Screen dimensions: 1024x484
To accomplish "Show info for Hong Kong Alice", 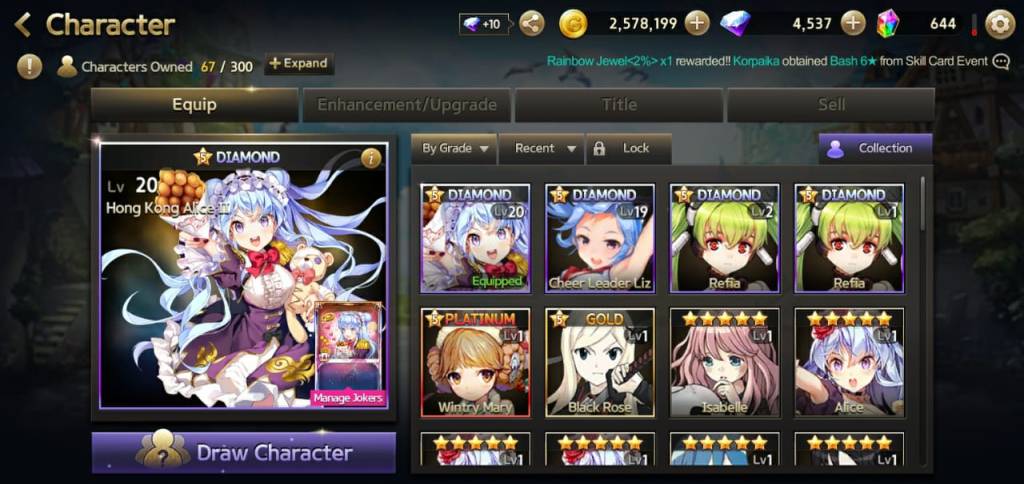I will click(371, 158).
